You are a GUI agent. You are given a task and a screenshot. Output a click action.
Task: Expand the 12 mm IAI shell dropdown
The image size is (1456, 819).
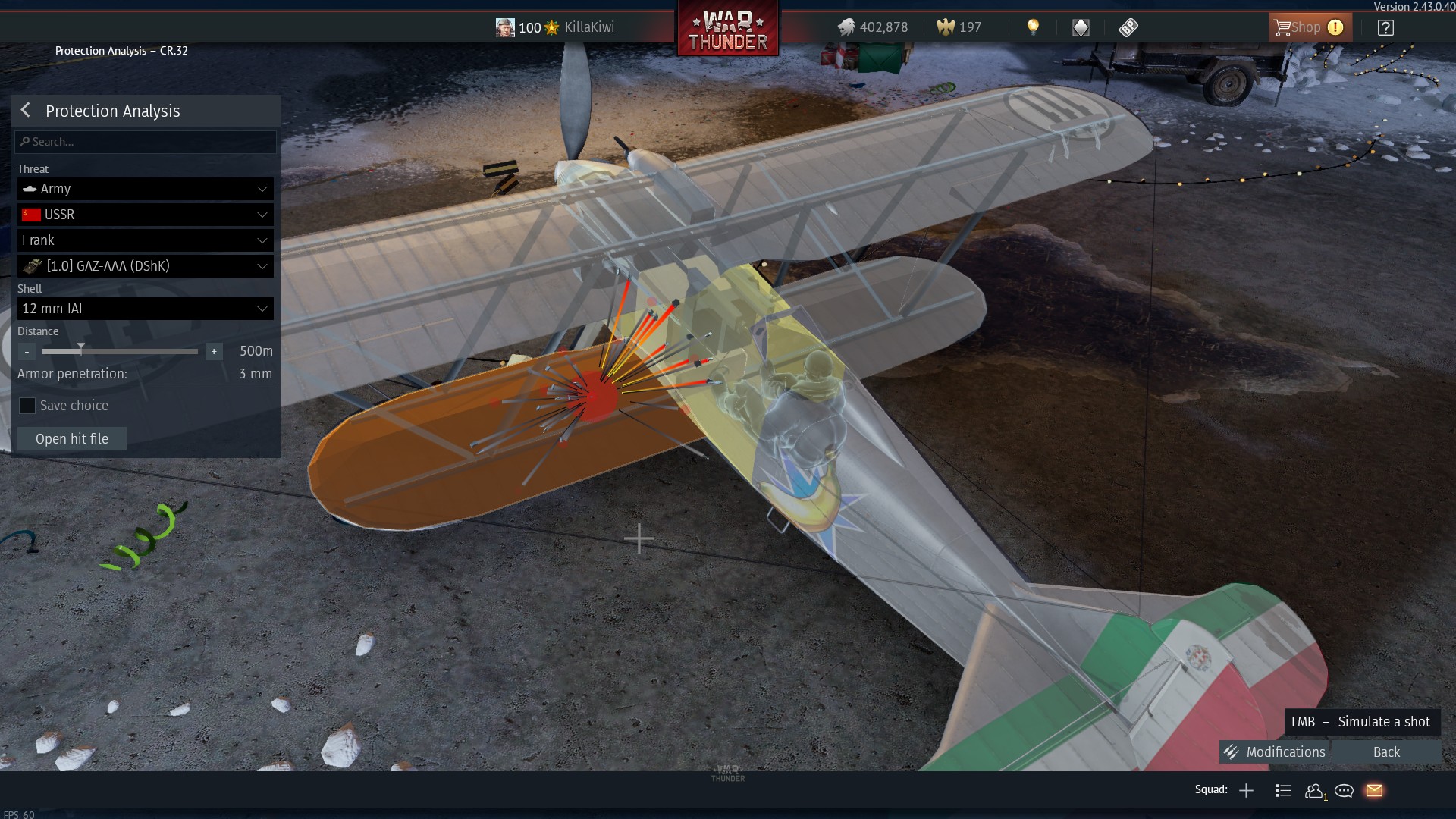[144, 309]
